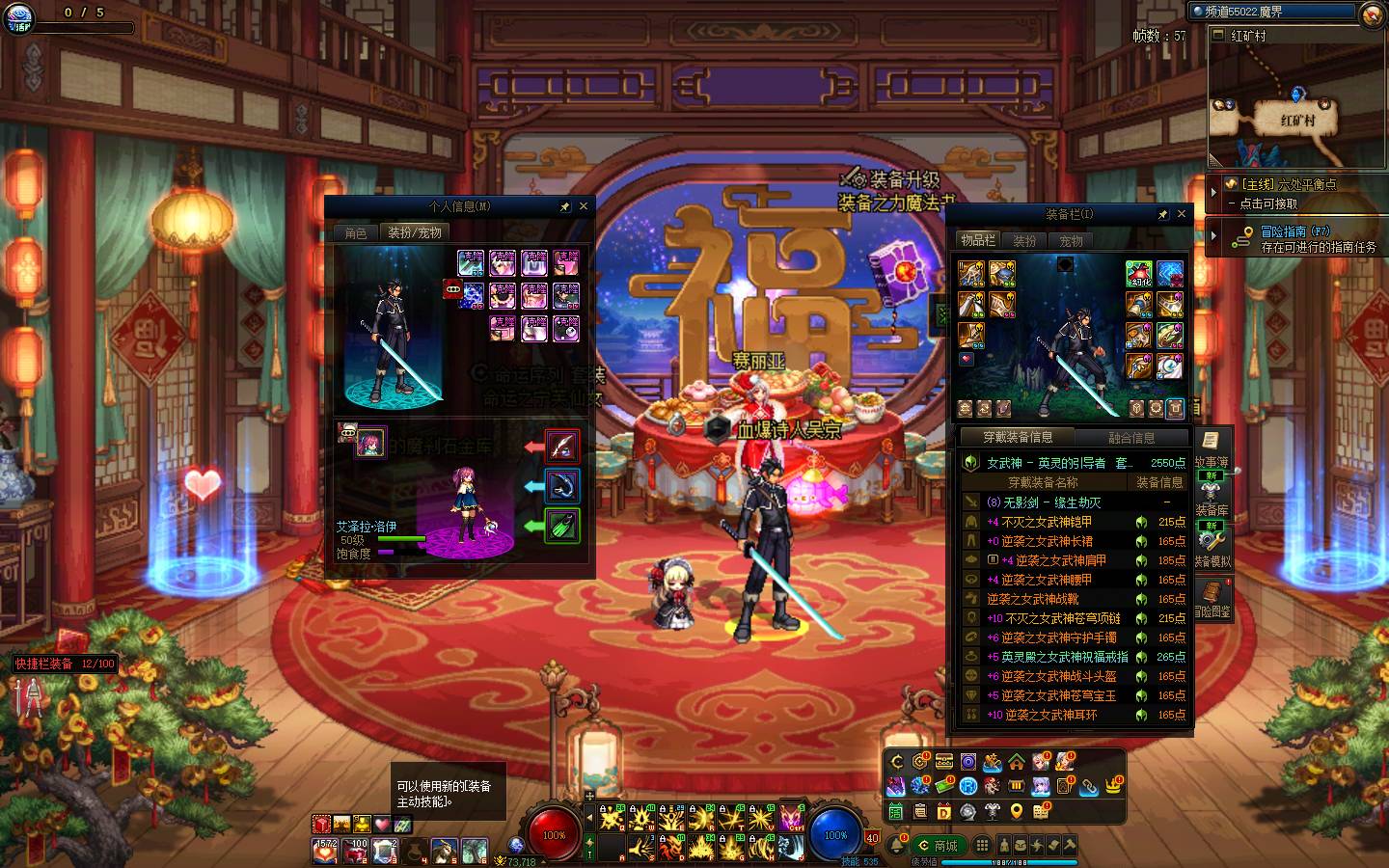Pin the 个人信息 window
The width and height of the screenshot is (1389, 868).
(x=564, y=206)
